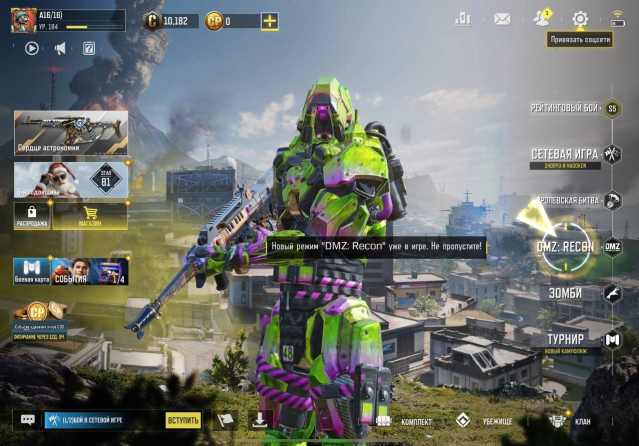Open the friends list icon
Image resolution: width=639 pixels, height=446 pixels.
coord(542,18)
